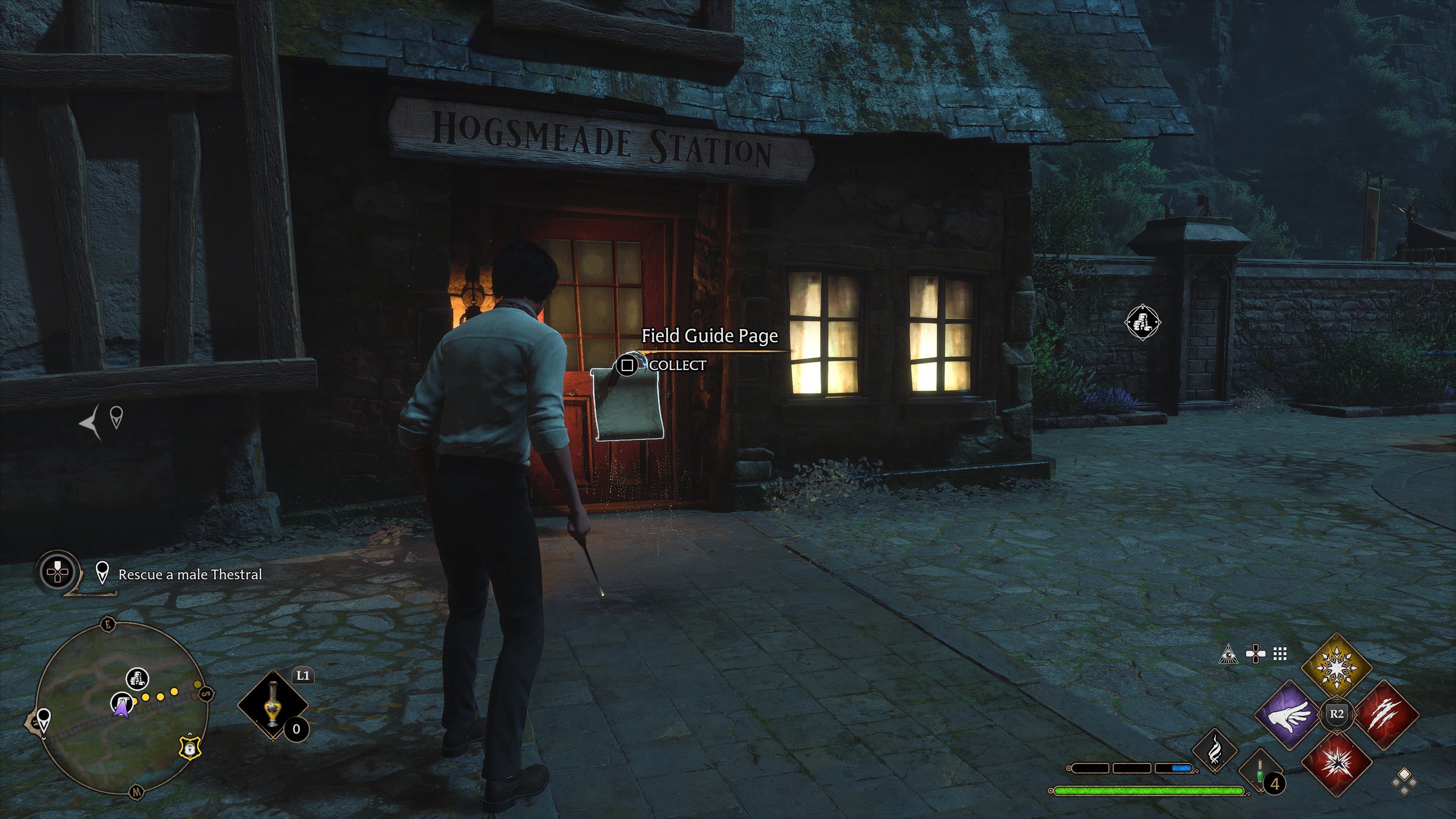The width and height of the screenshot is (1456, 819).
Task: Open the circular minimap
Action: [121, 708]
